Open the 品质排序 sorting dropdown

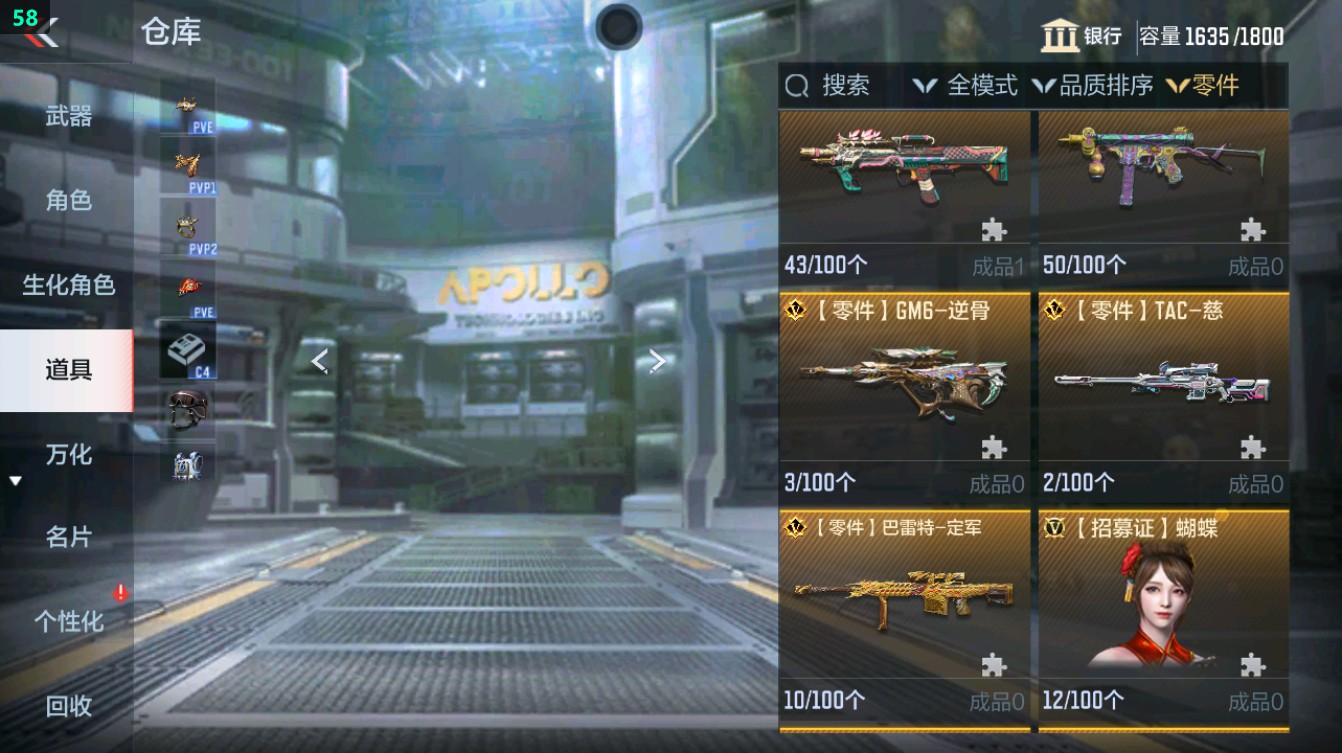[1104, 86]
